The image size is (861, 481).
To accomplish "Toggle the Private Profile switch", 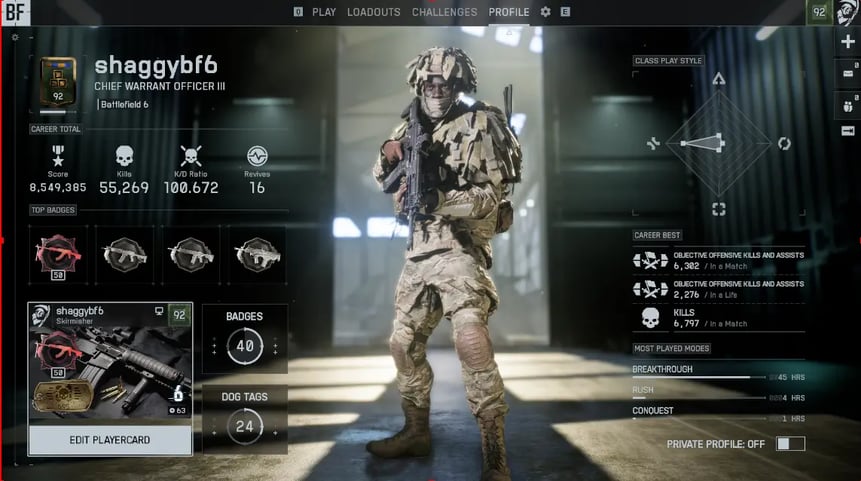I will (790, 443).
